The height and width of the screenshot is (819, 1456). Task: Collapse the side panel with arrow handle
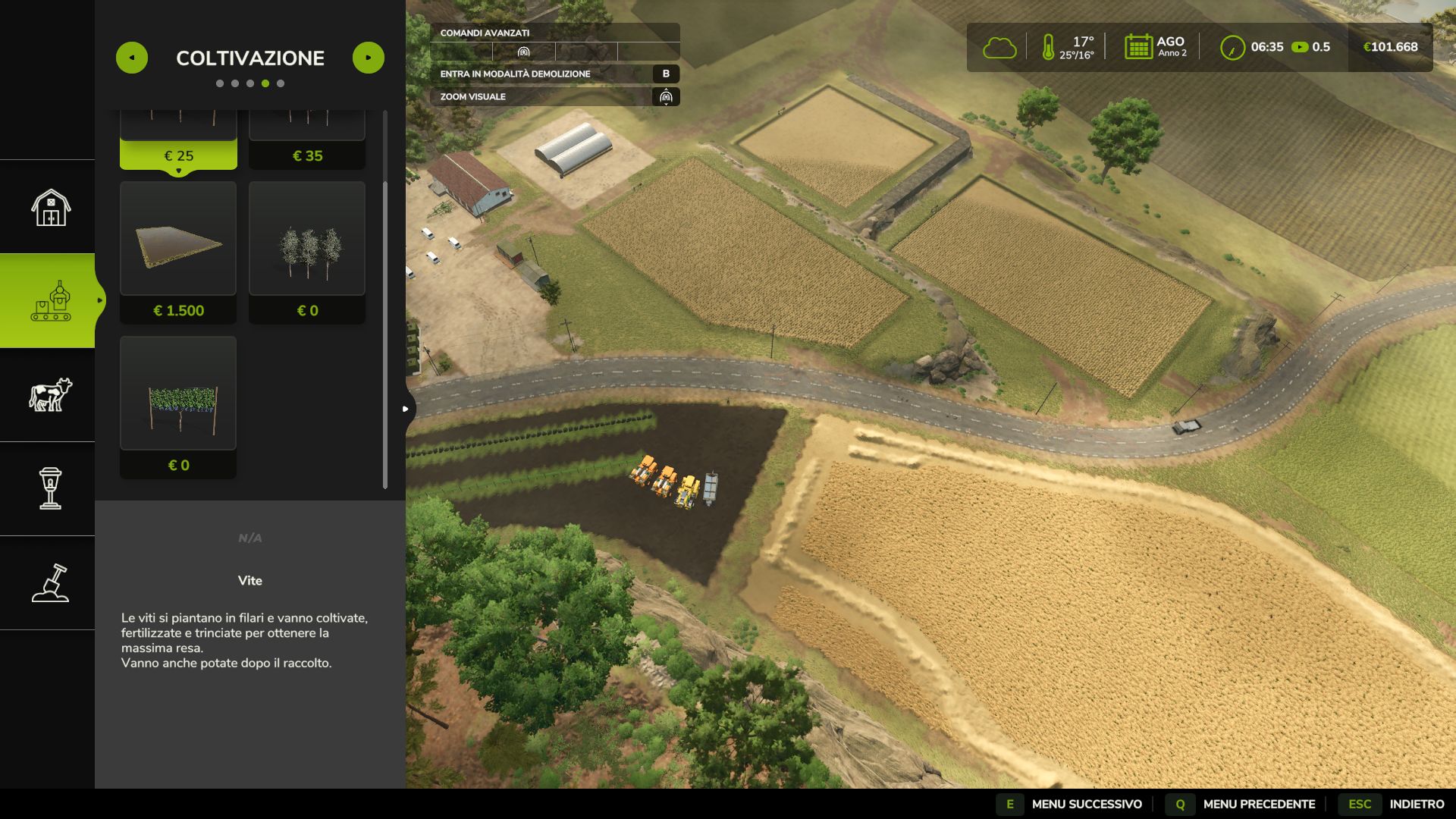point(406,409)
